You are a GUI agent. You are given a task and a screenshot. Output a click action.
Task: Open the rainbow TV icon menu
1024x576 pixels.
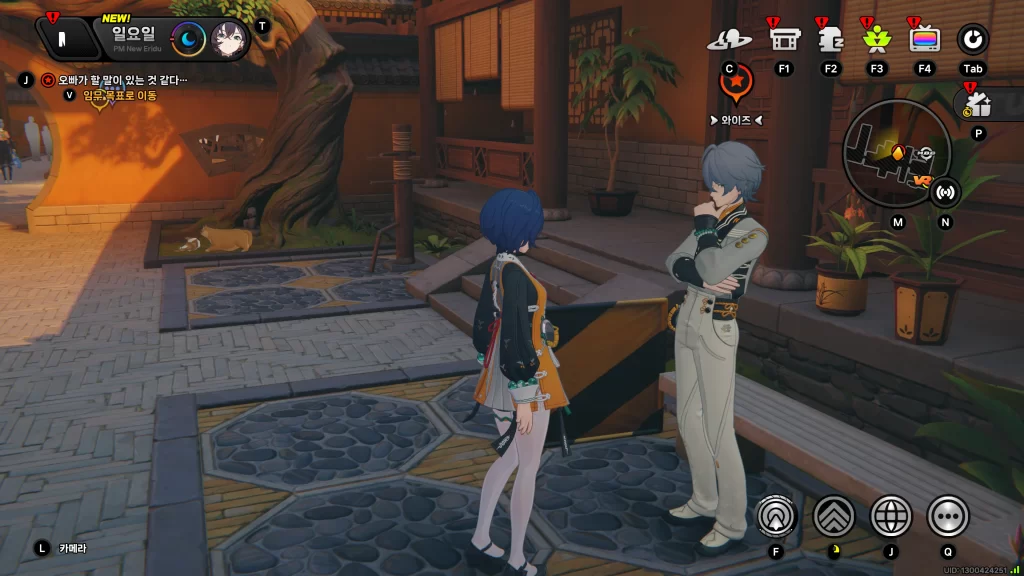click(x=925, y=39)
